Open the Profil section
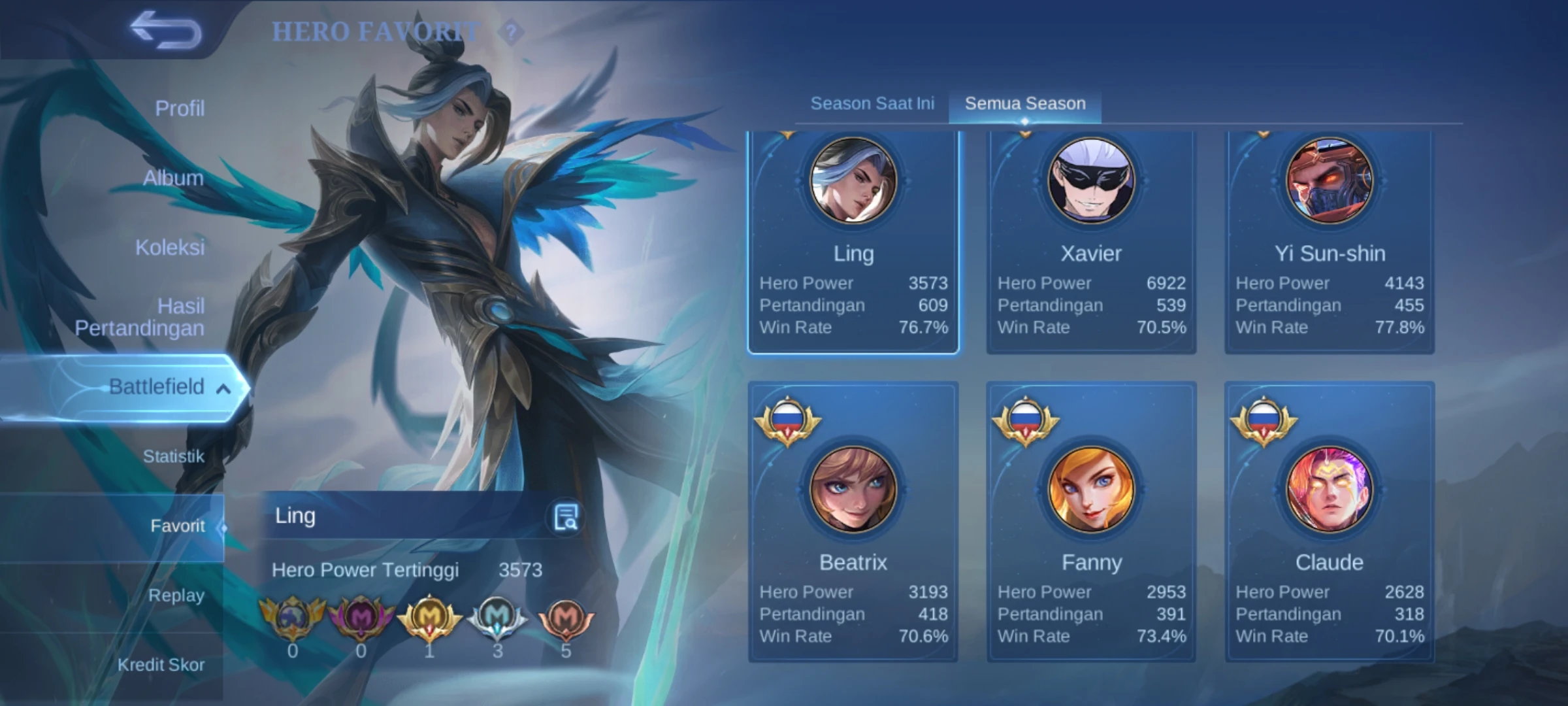Image resolution: width=1568 pixels, height=706 pixels. (x=178, y=107)
